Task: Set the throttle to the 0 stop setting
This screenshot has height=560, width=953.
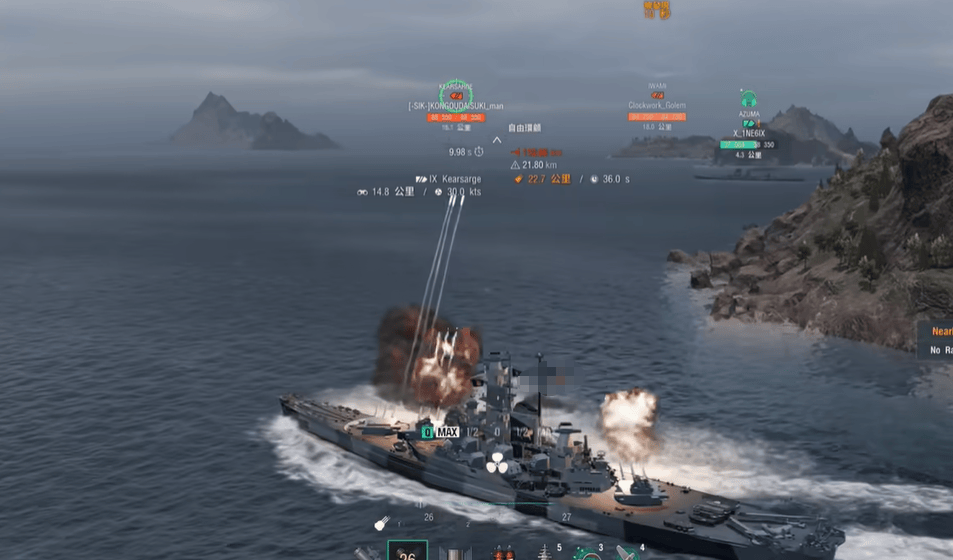Action: click(x=497, y=432)
